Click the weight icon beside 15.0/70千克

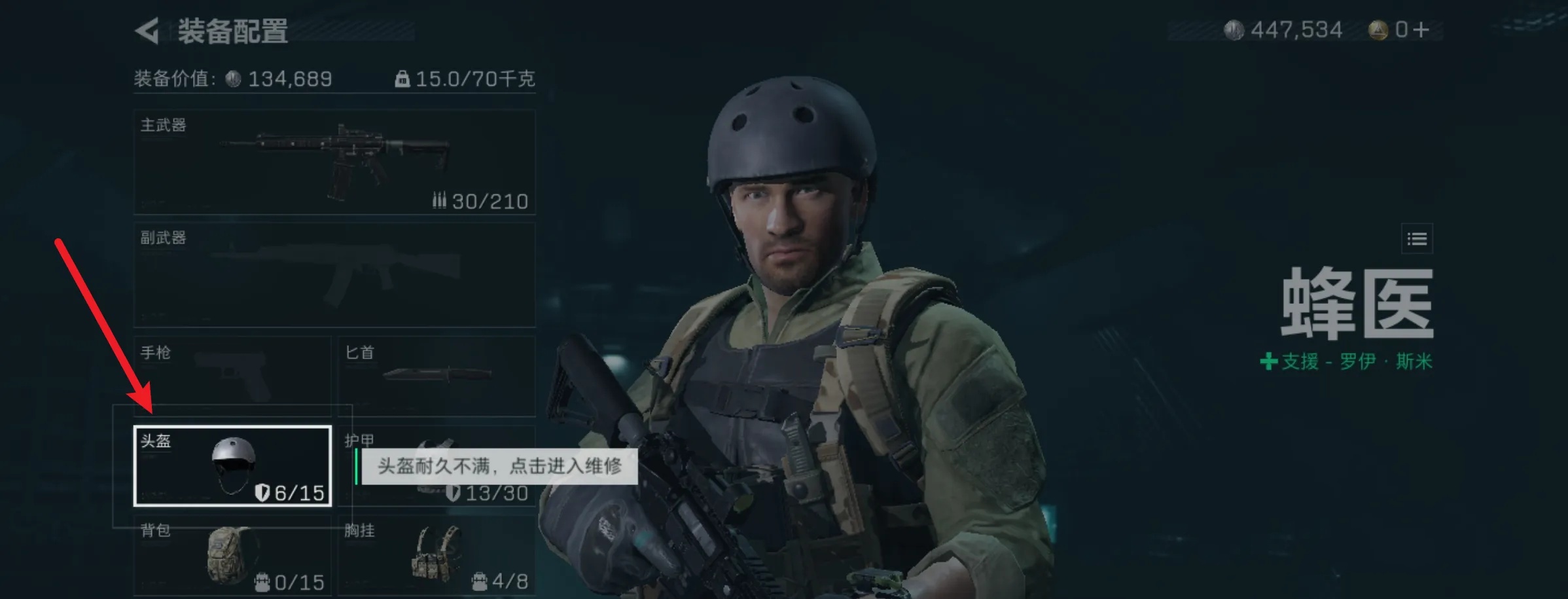click(x=401, y=78)
